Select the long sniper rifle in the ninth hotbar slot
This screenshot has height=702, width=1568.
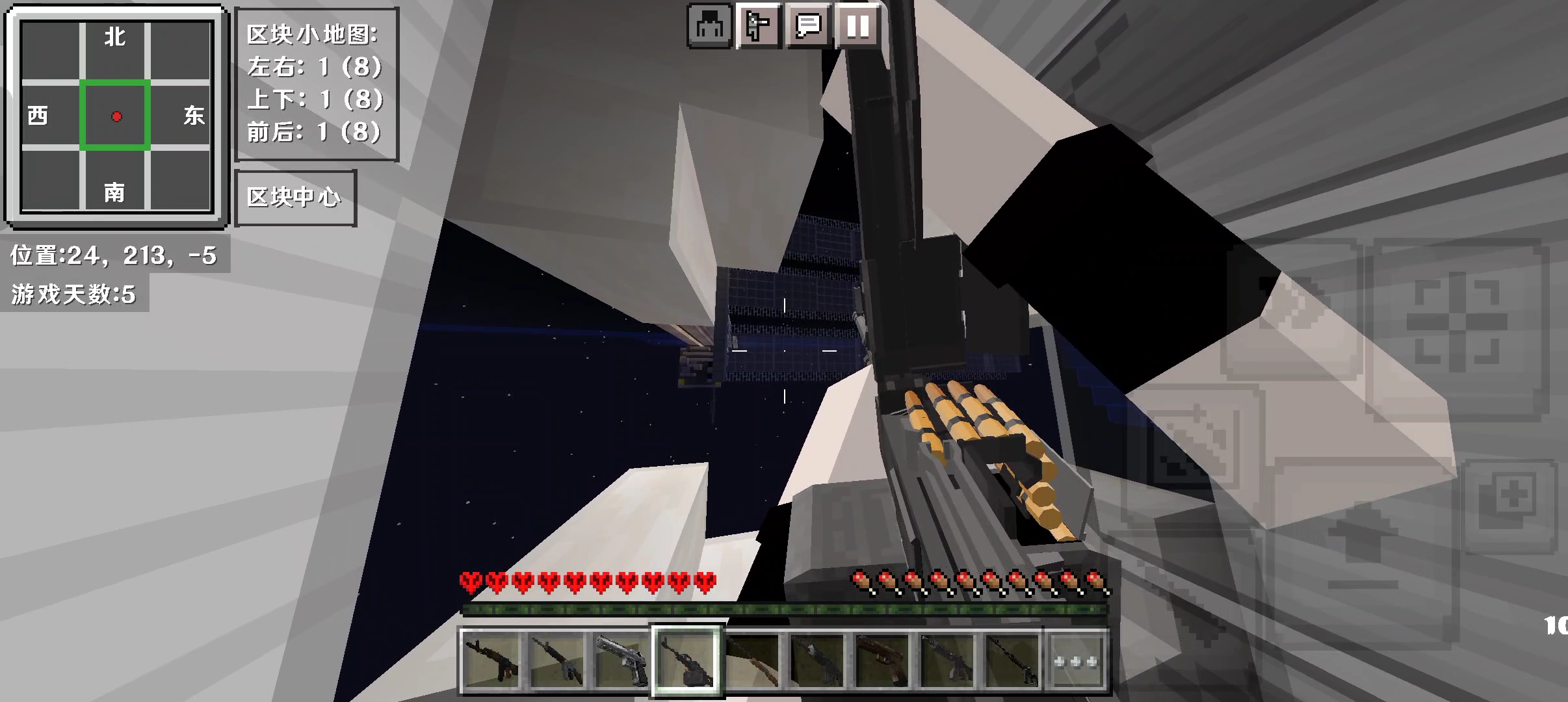pos(1012,661)
